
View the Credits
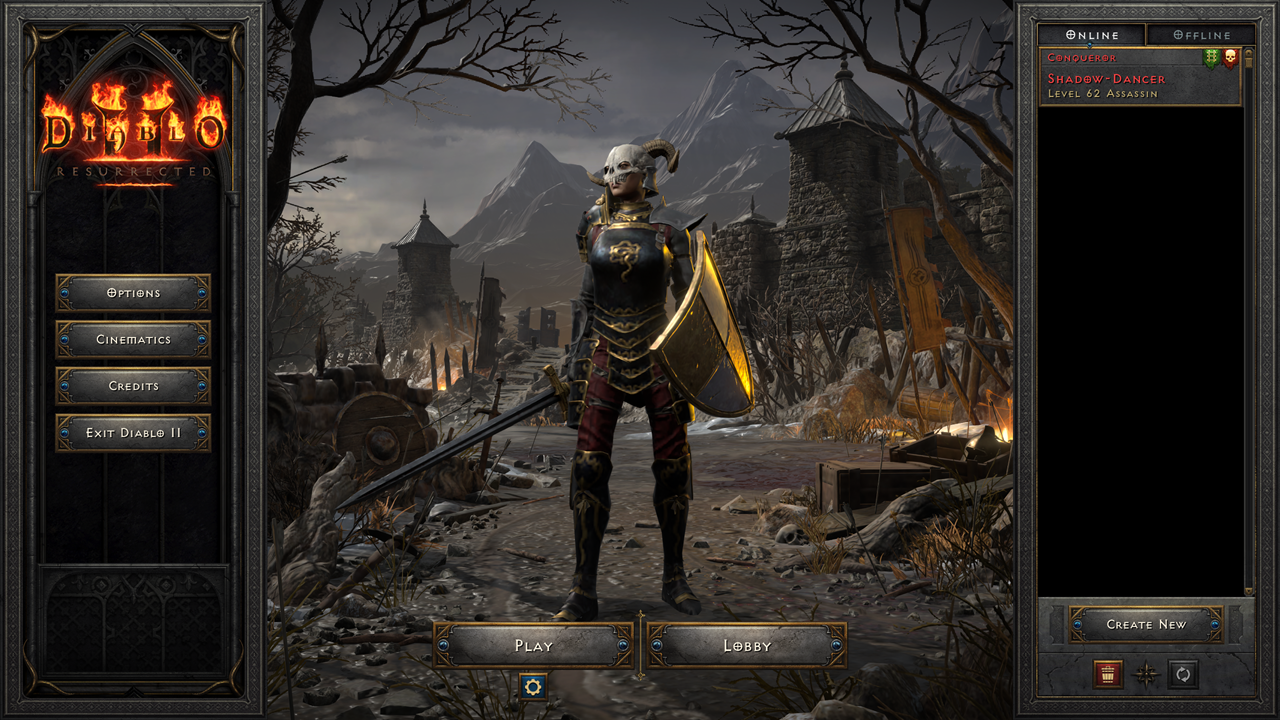(135, 387)
